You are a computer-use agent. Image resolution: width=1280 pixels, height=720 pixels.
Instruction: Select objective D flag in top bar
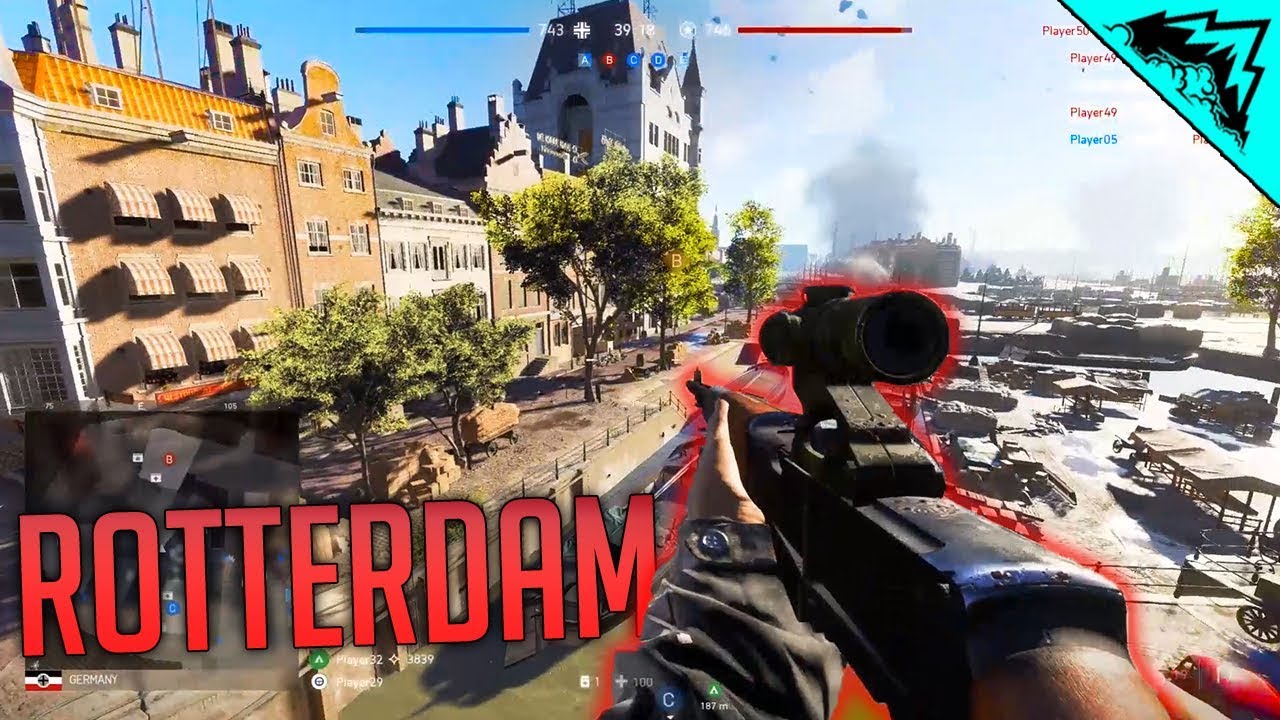point(658,60)
